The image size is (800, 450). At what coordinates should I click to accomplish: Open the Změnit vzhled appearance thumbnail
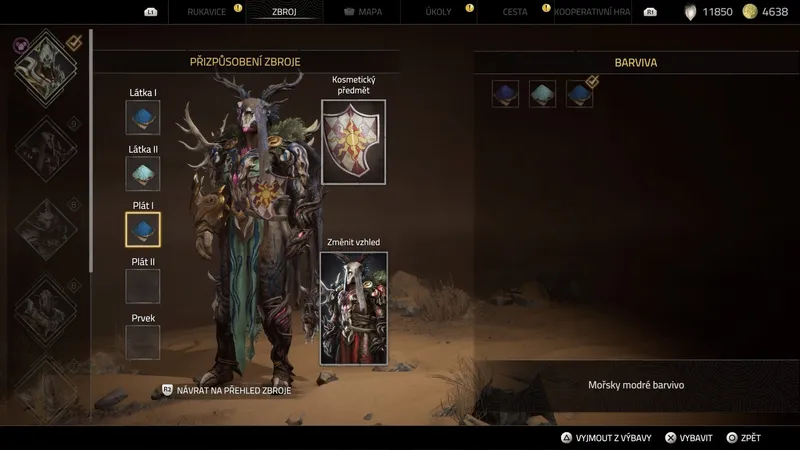353,308
